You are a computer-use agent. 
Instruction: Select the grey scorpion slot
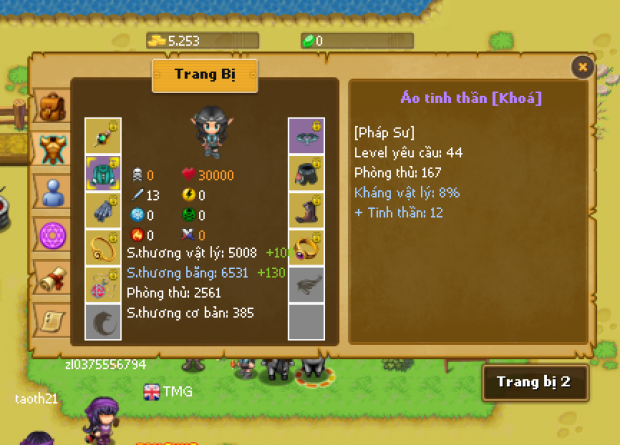(306, 285)
